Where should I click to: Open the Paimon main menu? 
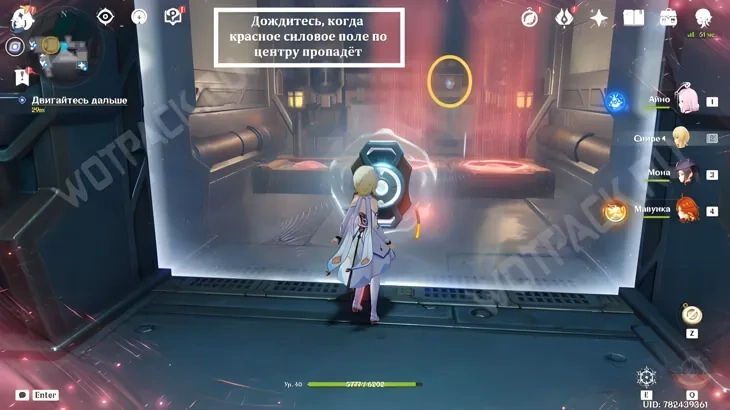pos(22,17)
